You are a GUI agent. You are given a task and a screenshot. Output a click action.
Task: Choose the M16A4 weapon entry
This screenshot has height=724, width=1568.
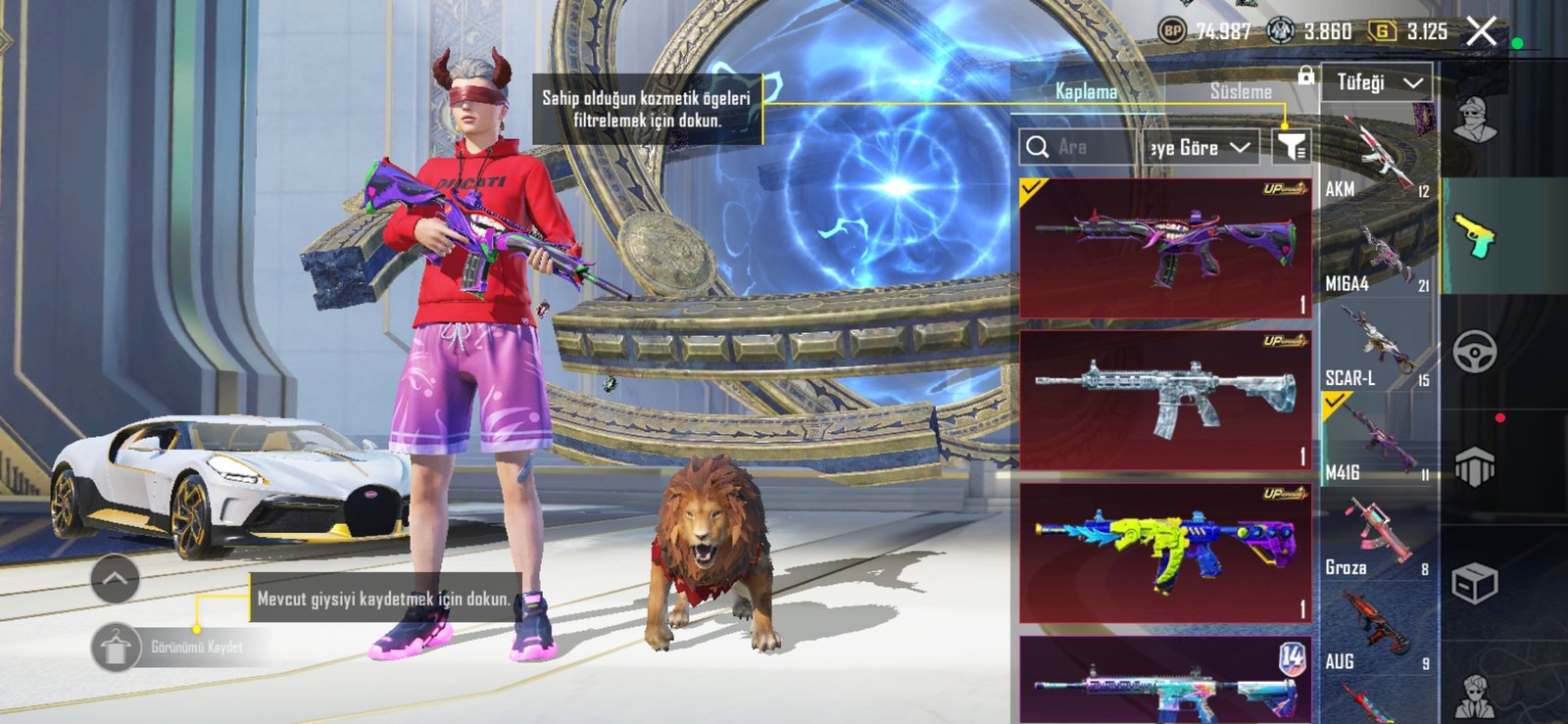tap(1377, 255)
